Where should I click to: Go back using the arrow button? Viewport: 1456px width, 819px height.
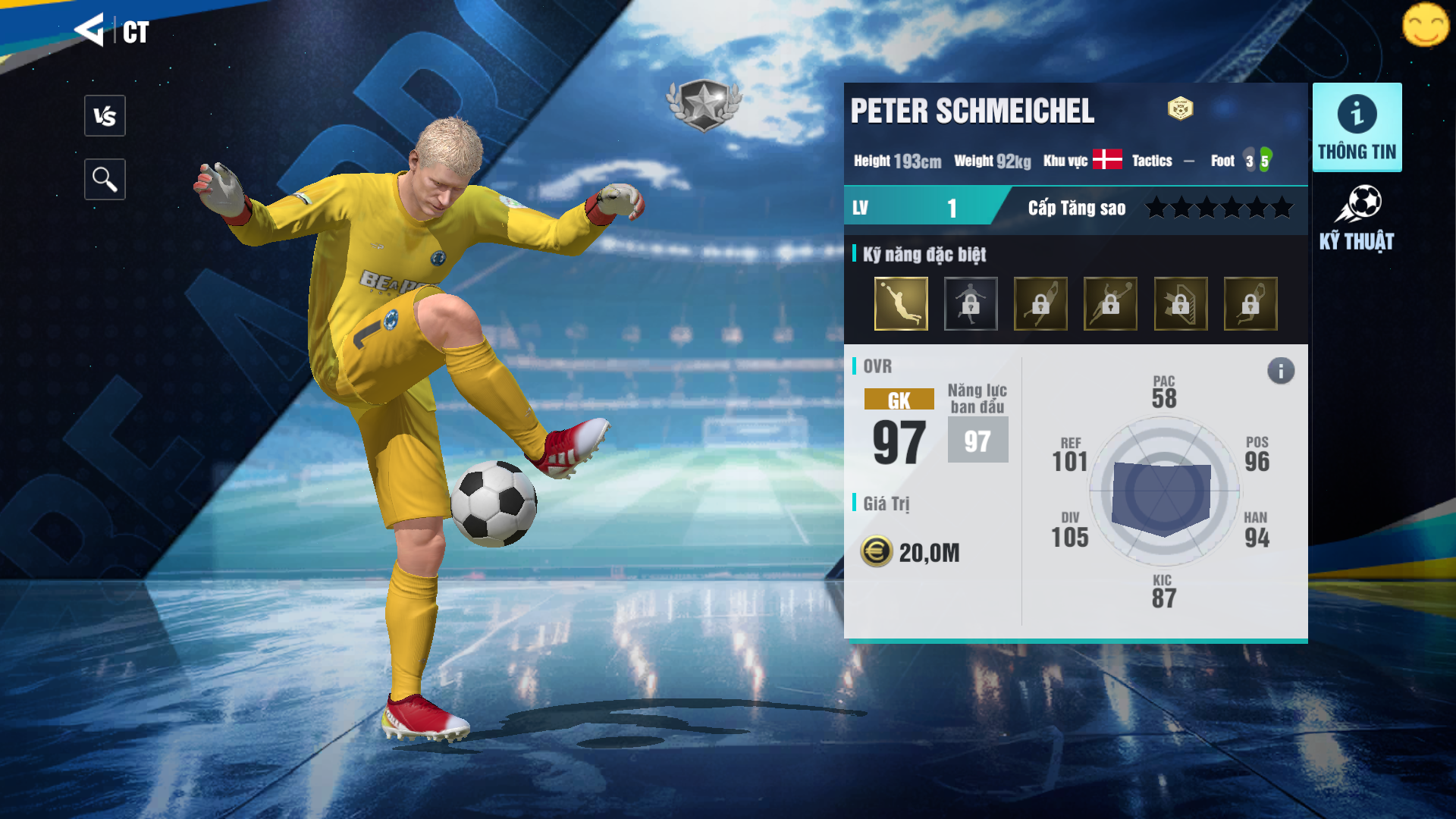click(89, 30)
